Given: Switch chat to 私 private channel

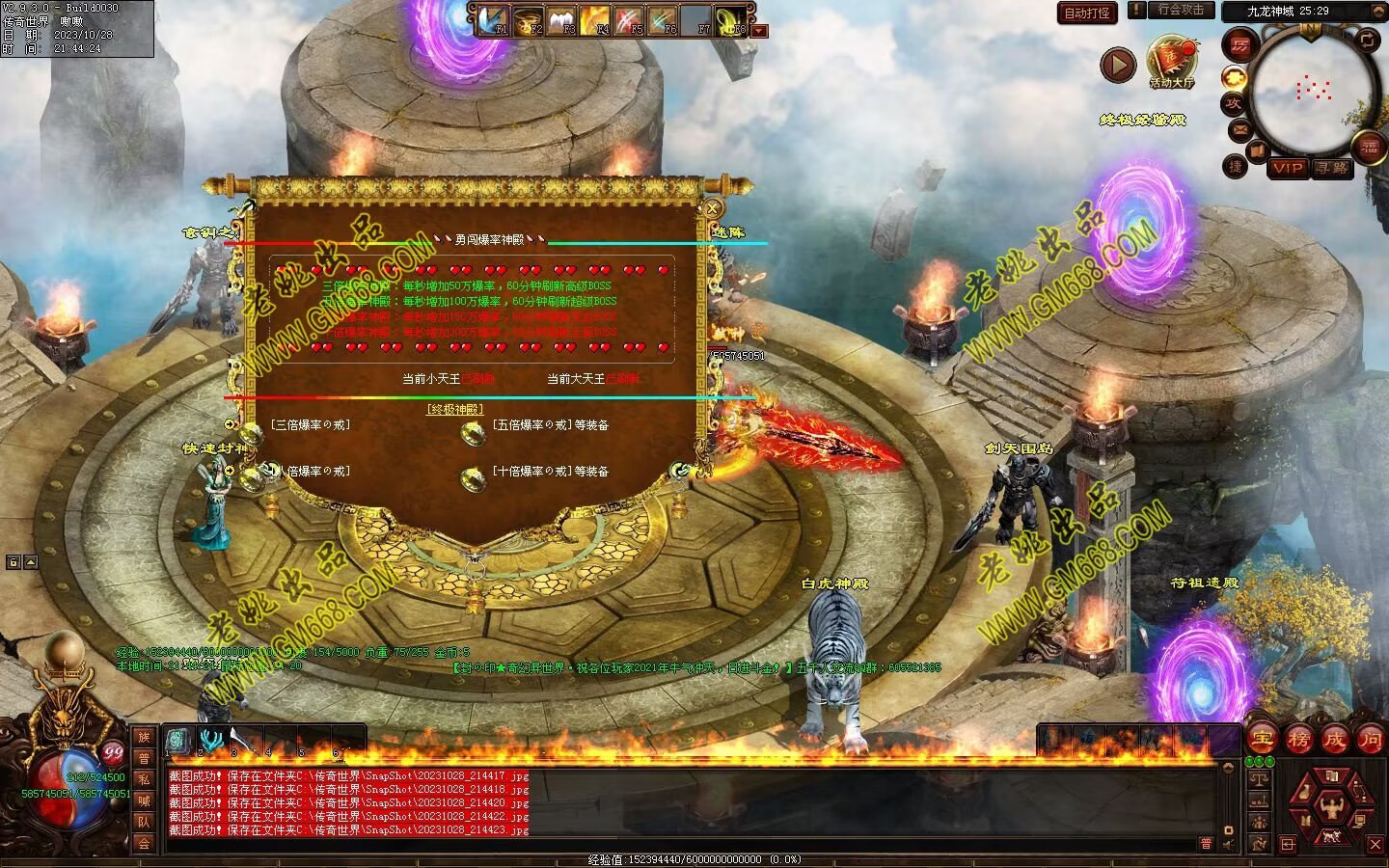Looking at the screenshot, I should 144,779.
